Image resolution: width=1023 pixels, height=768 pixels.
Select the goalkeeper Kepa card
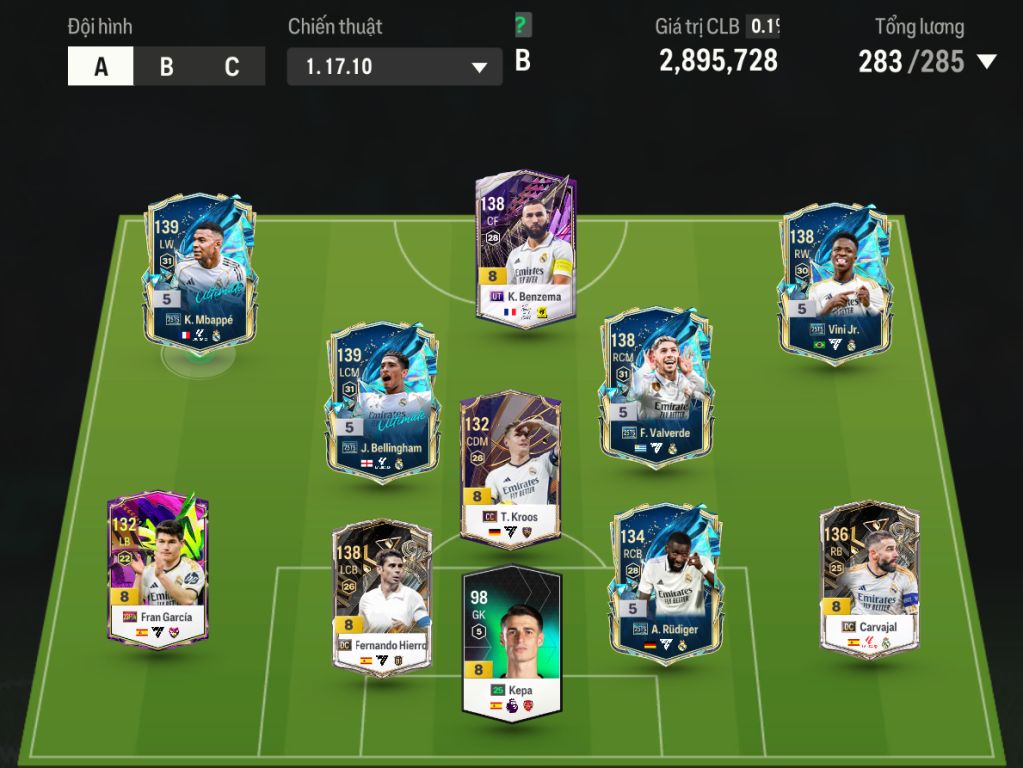(x=512, y=641)
